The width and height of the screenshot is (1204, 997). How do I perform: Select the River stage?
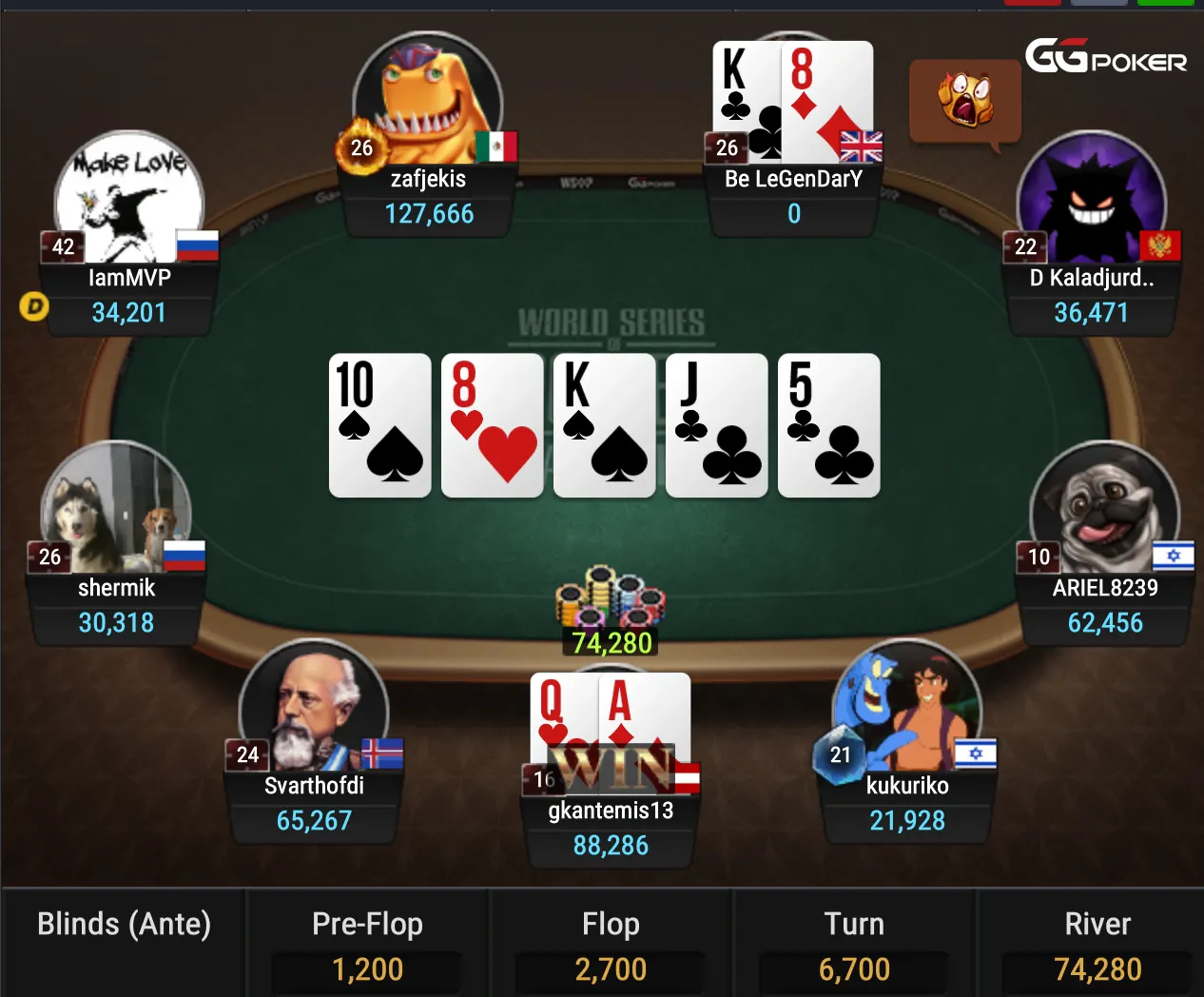1097,943
